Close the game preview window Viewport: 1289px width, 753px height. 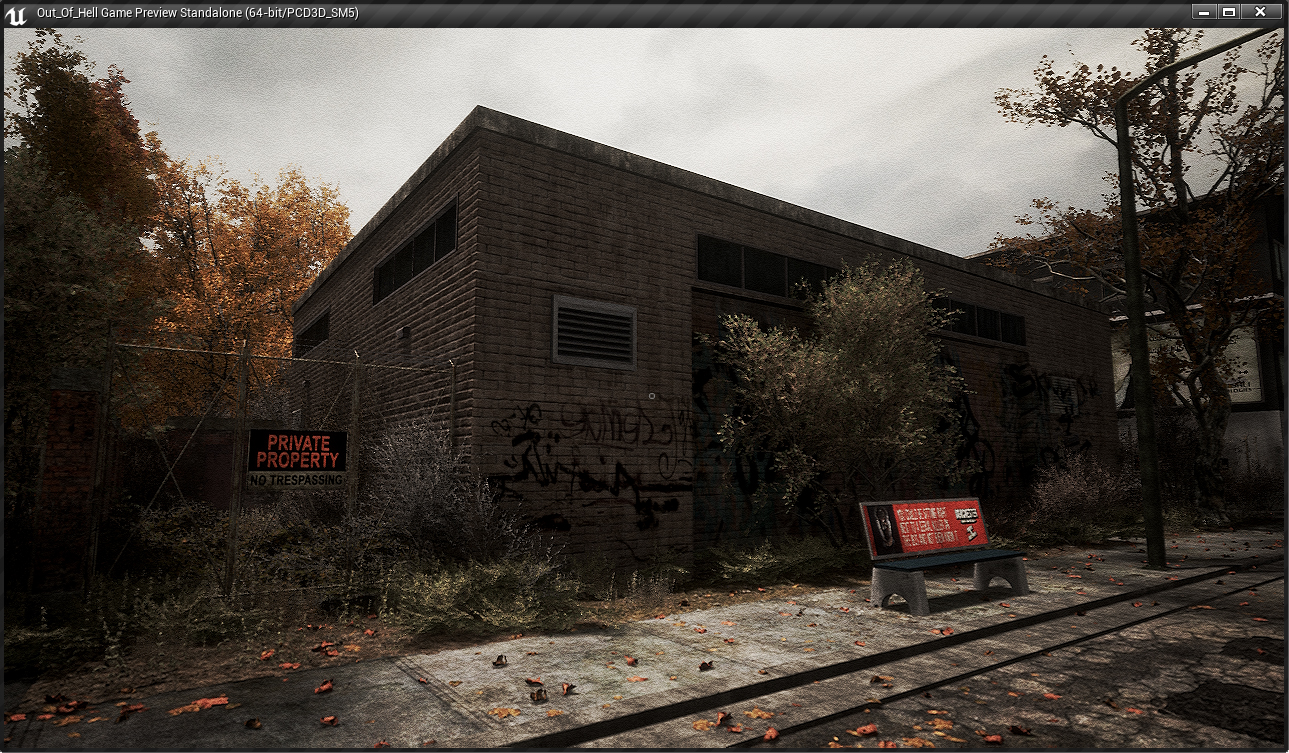point(1260,12)
